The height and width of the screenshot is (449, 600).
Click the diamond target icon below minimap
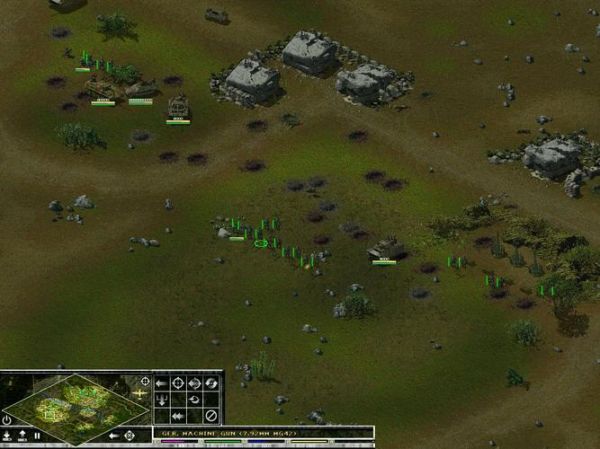(130, 436)
